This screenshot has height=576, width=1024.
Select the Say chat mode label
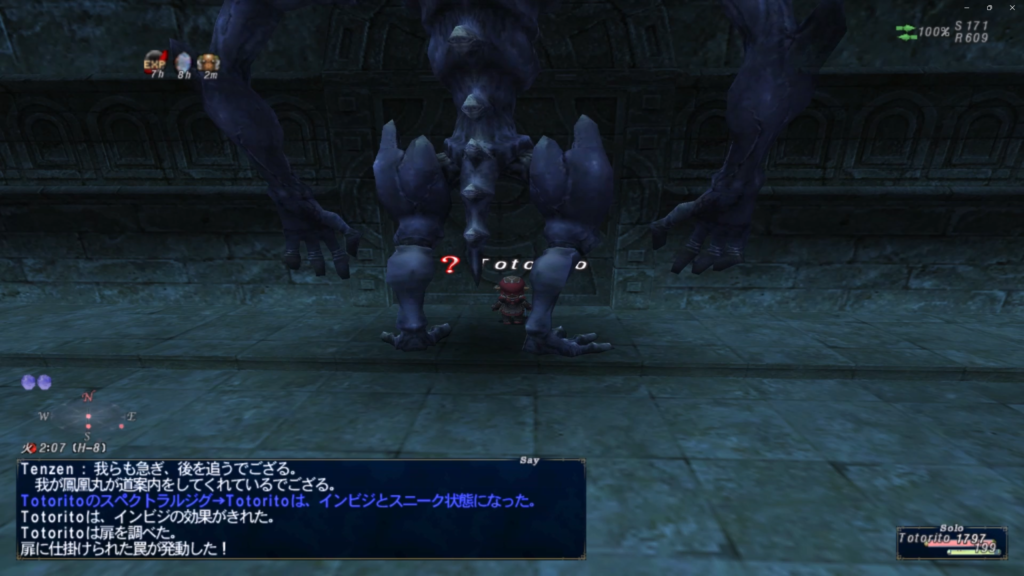pos(530,460)
